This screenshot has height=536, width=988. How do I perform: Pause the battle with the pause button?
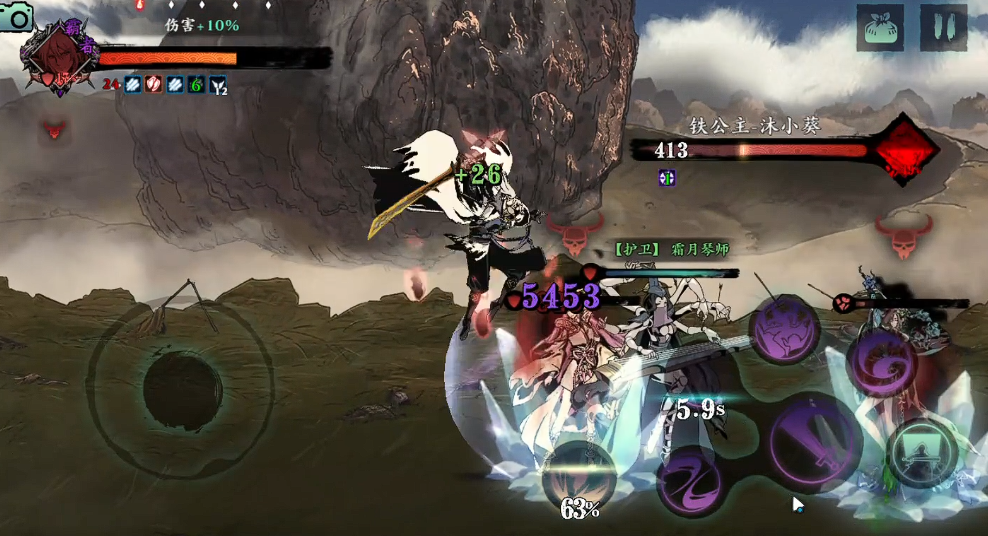(943, 28)
